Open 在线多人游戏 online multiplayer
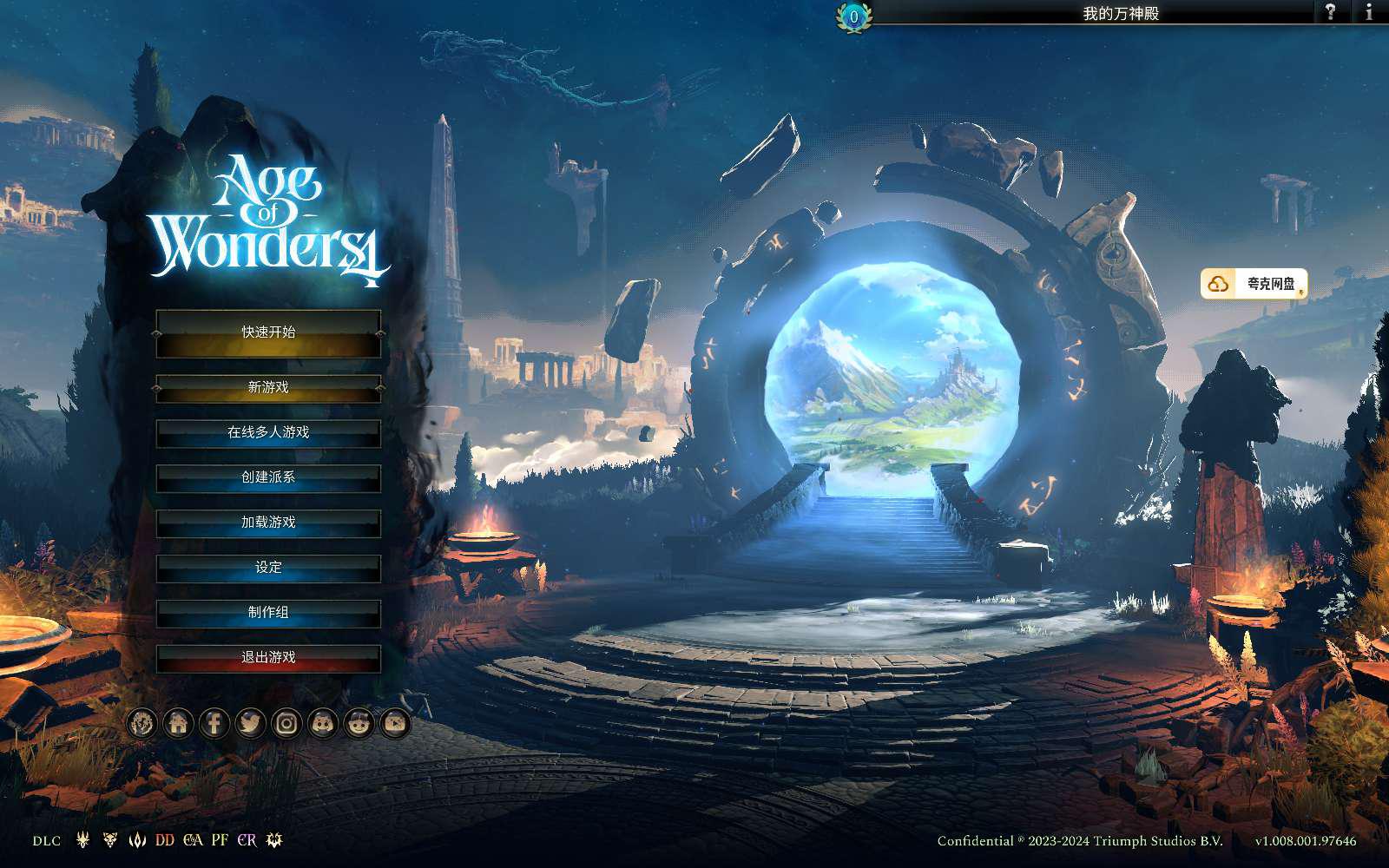The image size is (1389, 868). point(268,432)
